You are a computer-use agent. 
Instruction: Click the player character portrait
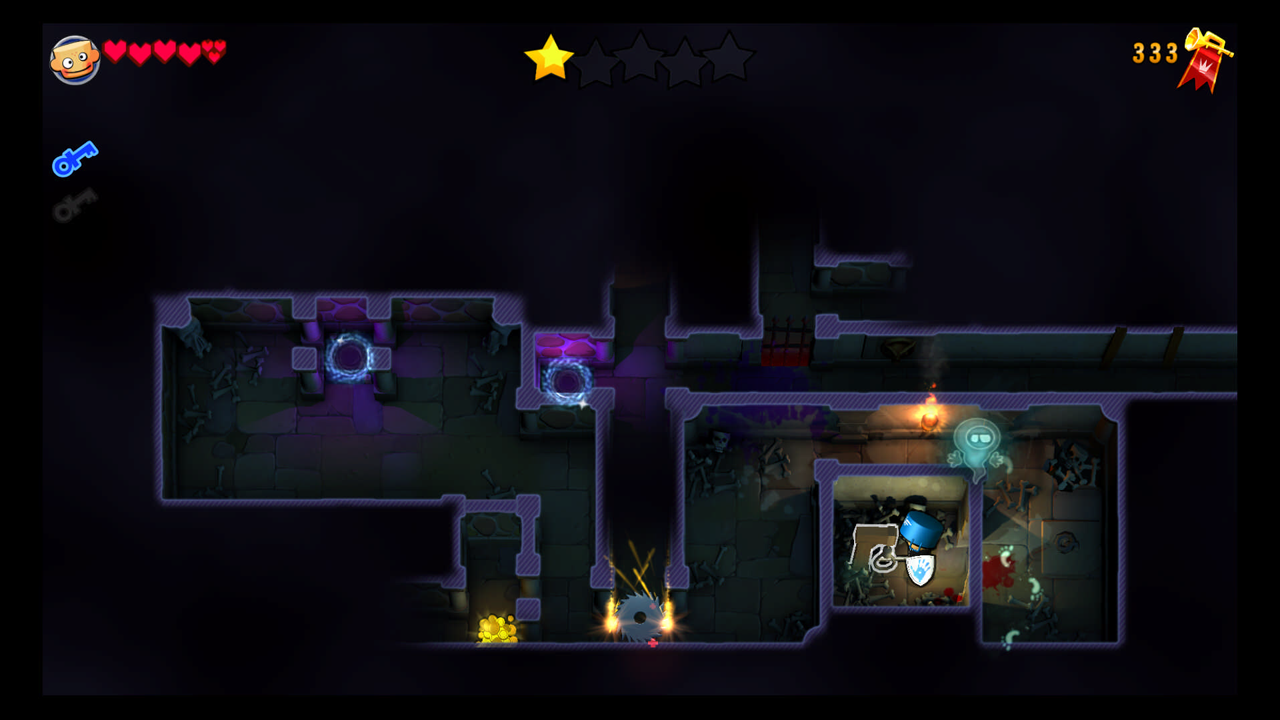pyautogui.click(x=75, y=60)
